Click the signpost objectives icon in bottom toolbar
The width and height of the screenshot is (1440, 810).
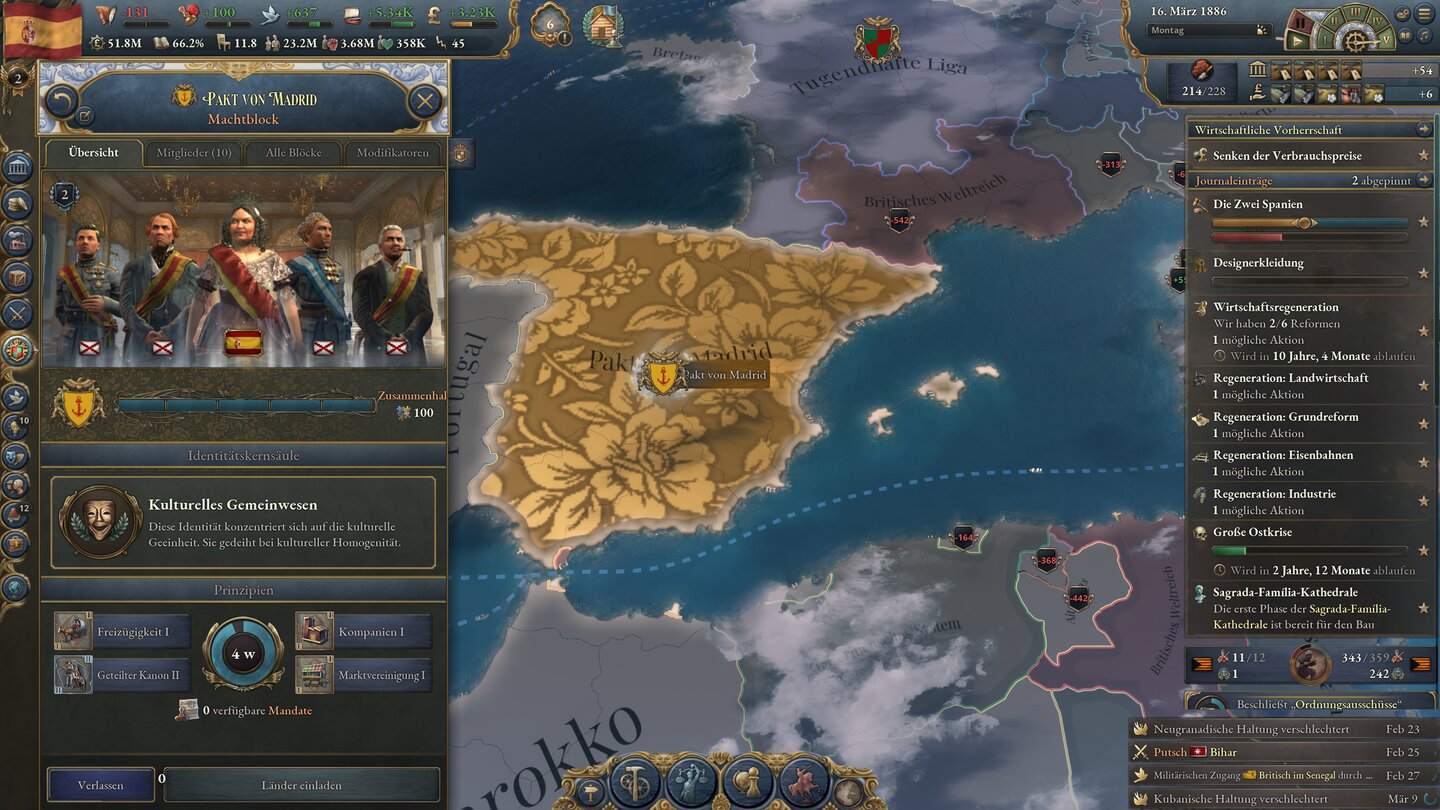point(590,789)
